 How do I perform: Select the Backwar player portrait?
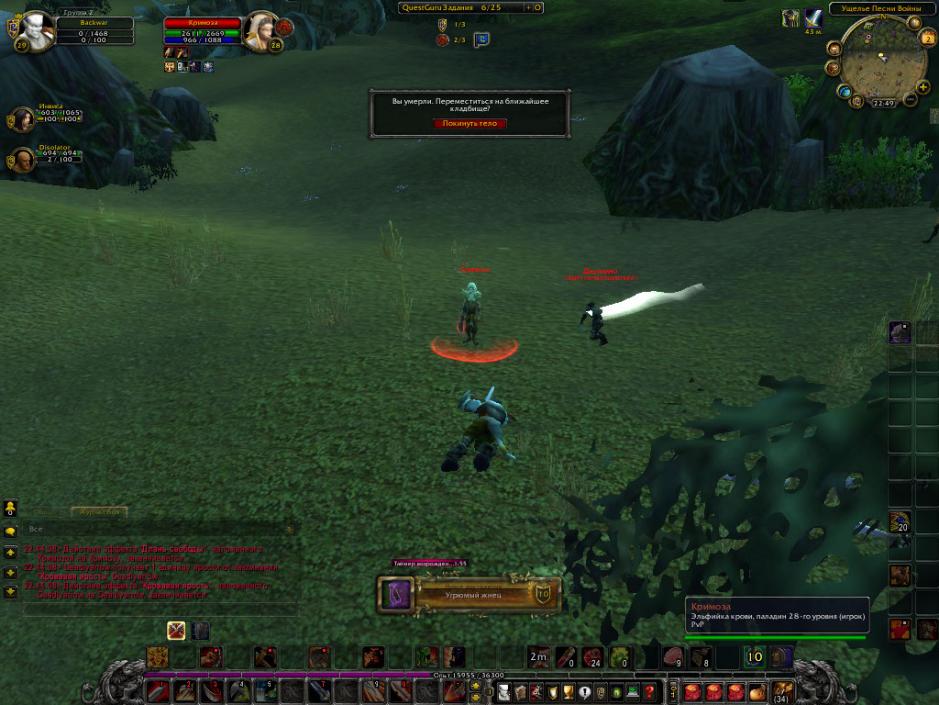[37, 30]
